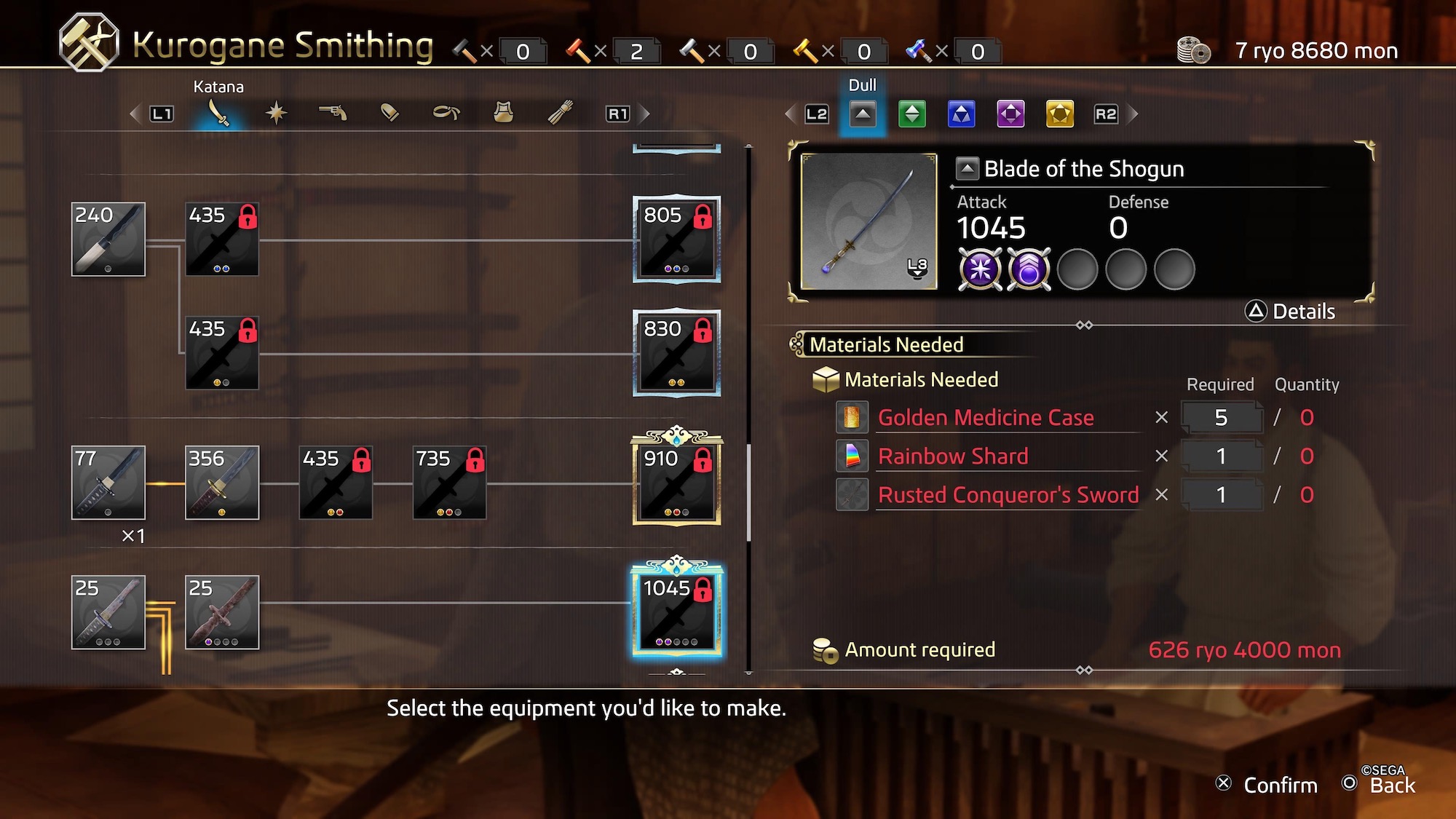1456x819 pixels.
Task: Enable the purple quality filter
Action: click(x=1009, y=114)
